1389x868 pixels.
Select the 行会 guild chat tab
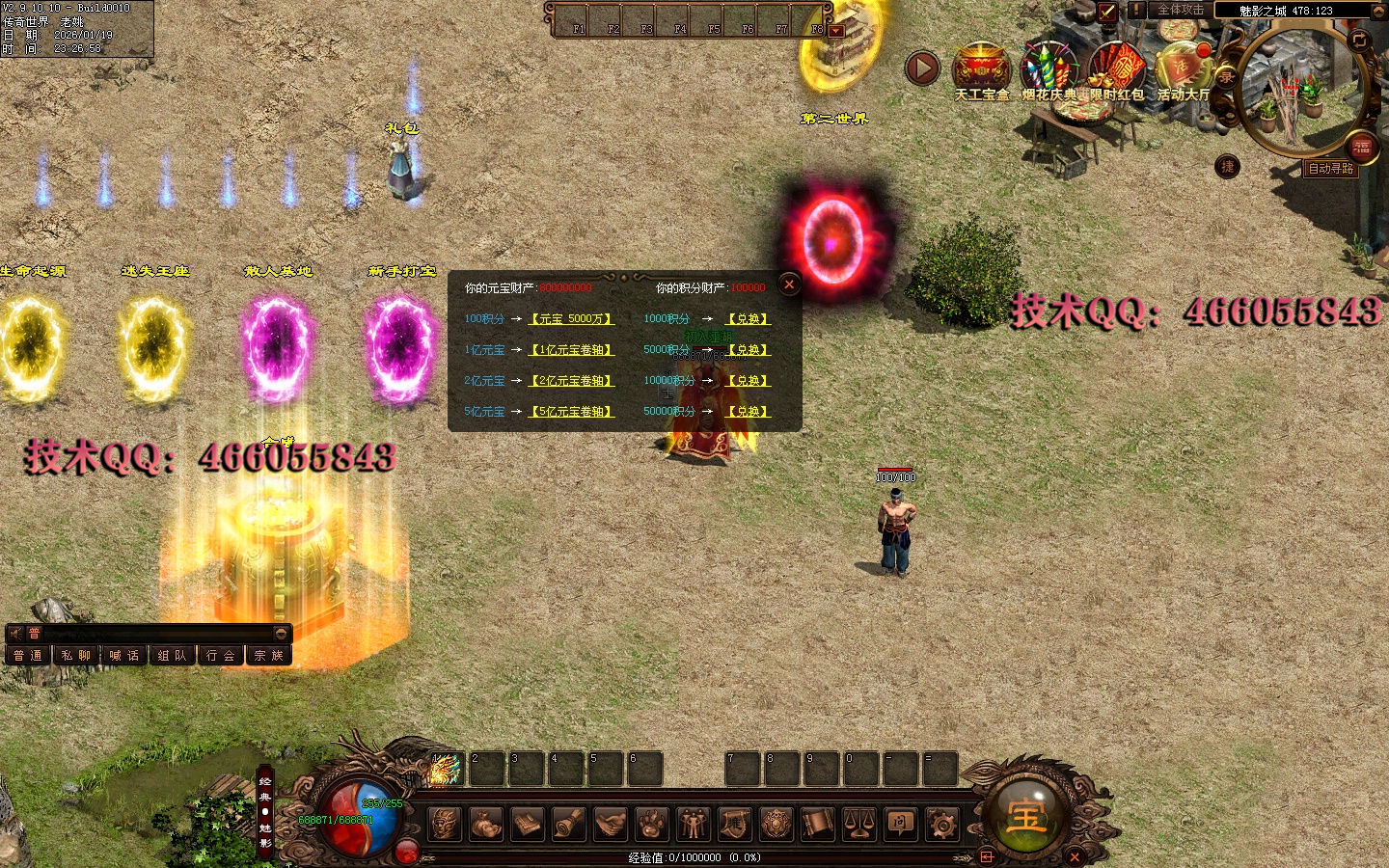coord(221,656)
